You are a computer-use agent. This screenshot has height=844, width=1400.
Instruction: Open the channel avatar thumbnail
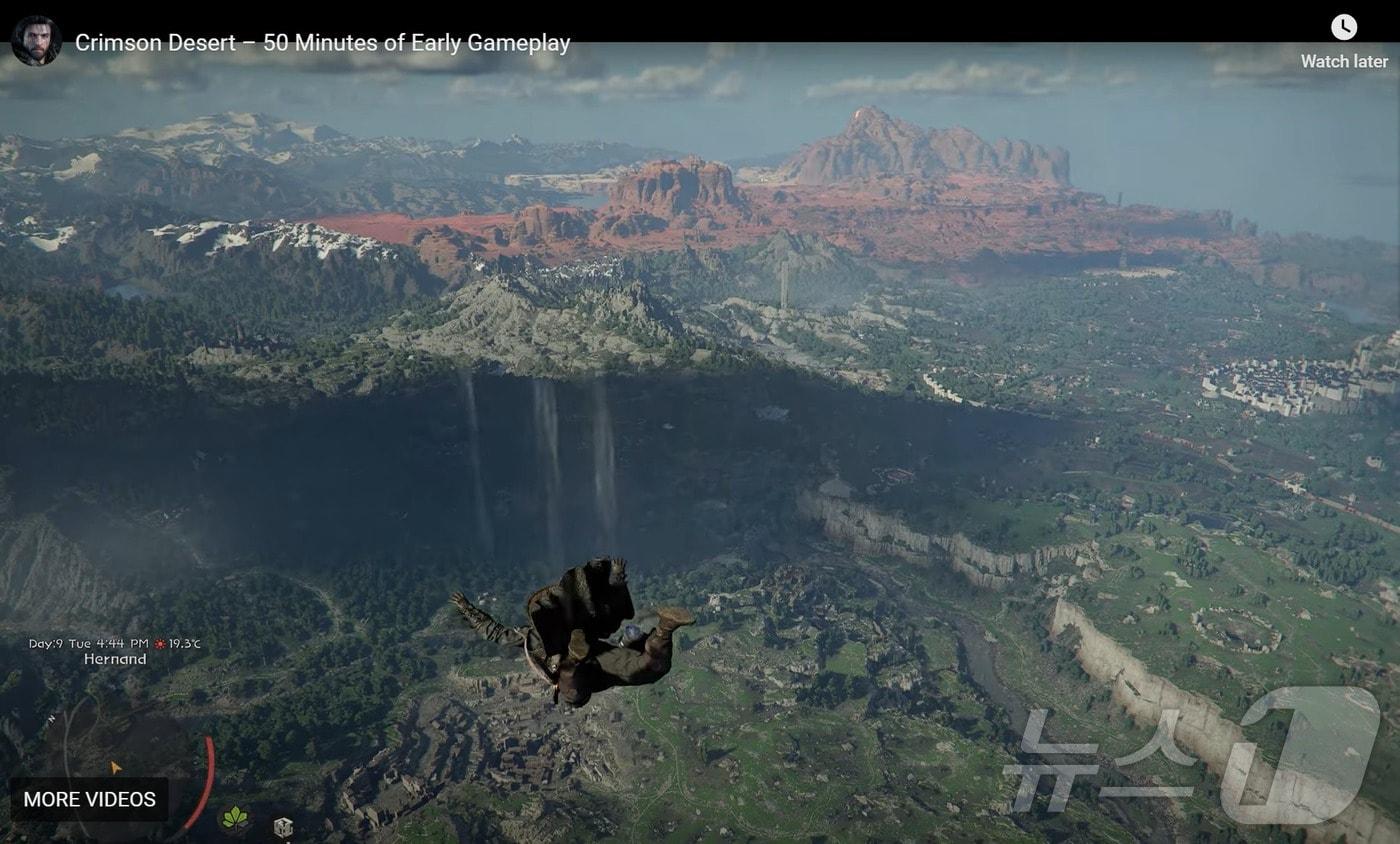[x=36, y=41]
